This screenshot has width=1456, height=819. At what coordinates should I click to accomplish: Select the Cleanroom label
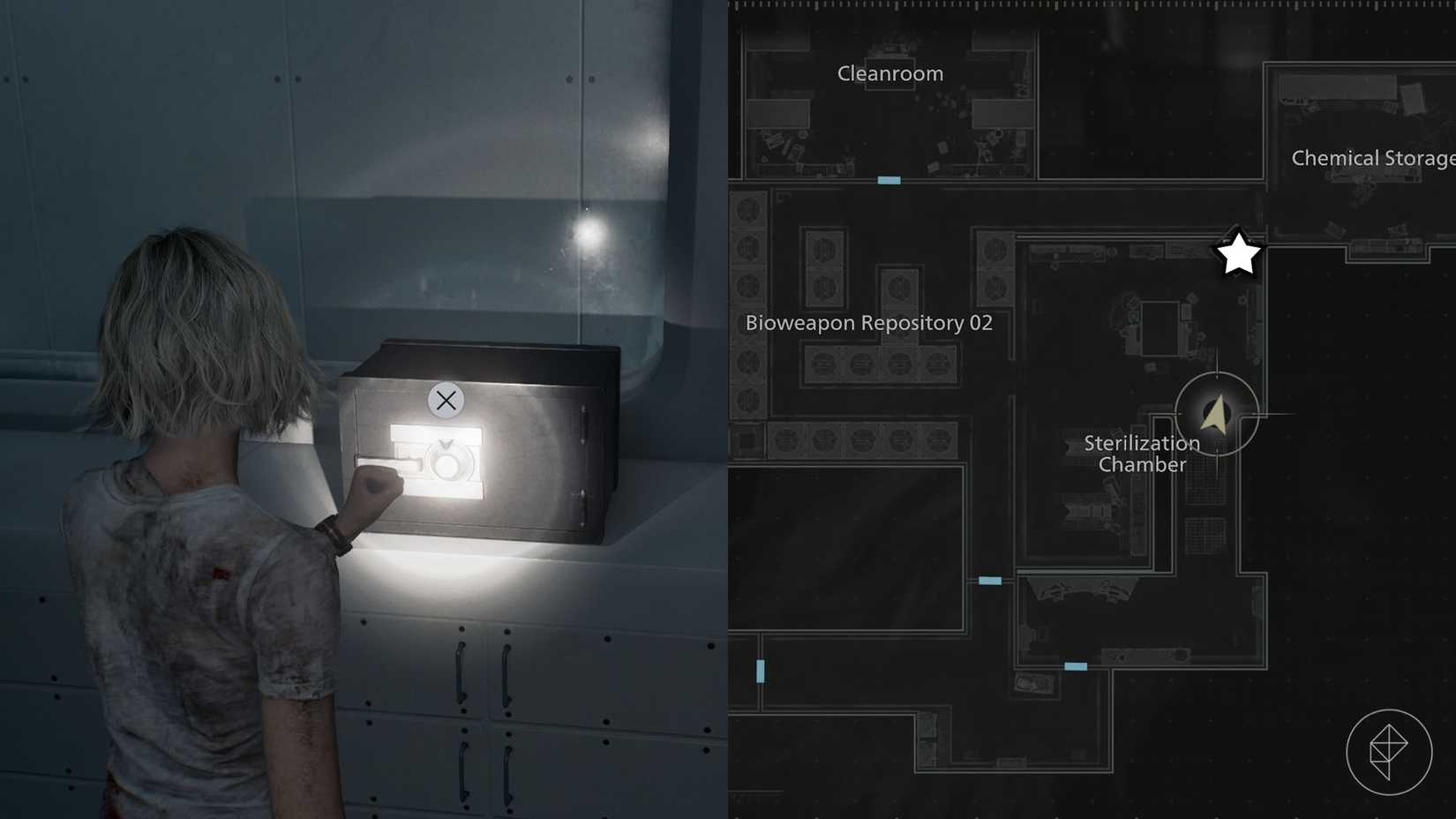(x=889, y=74)
